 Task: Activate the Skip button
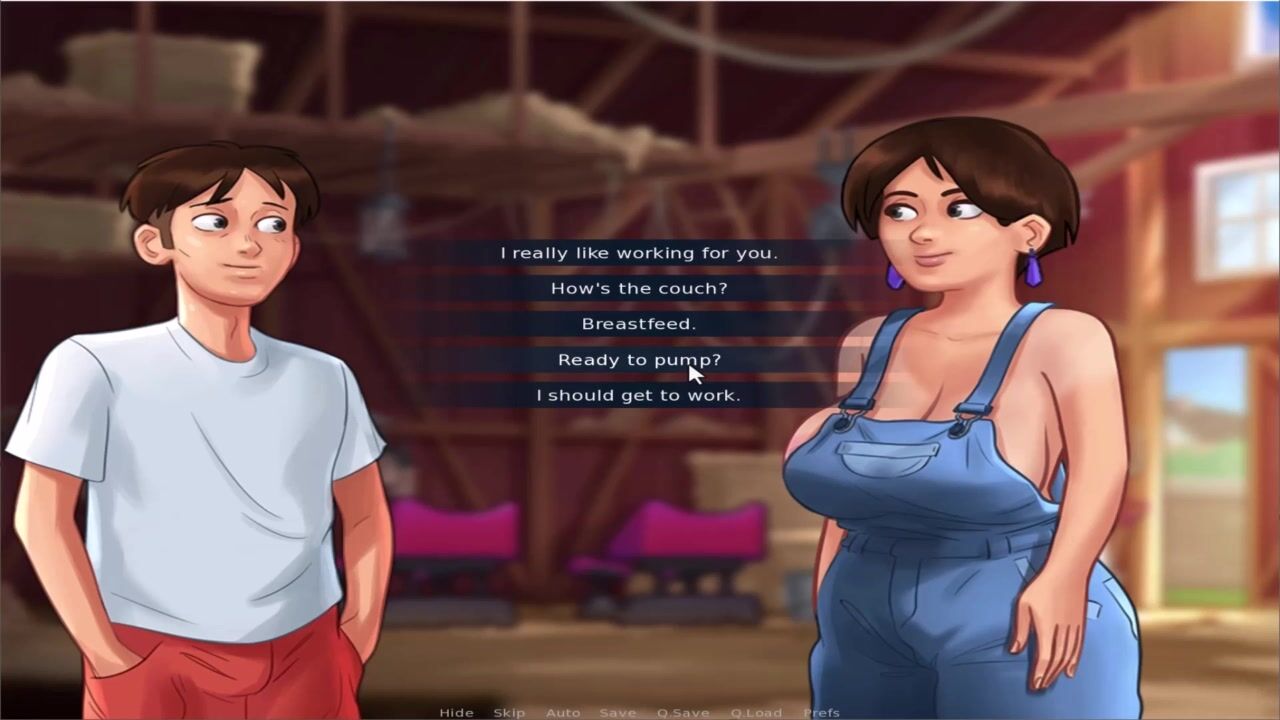click(509, 713)
